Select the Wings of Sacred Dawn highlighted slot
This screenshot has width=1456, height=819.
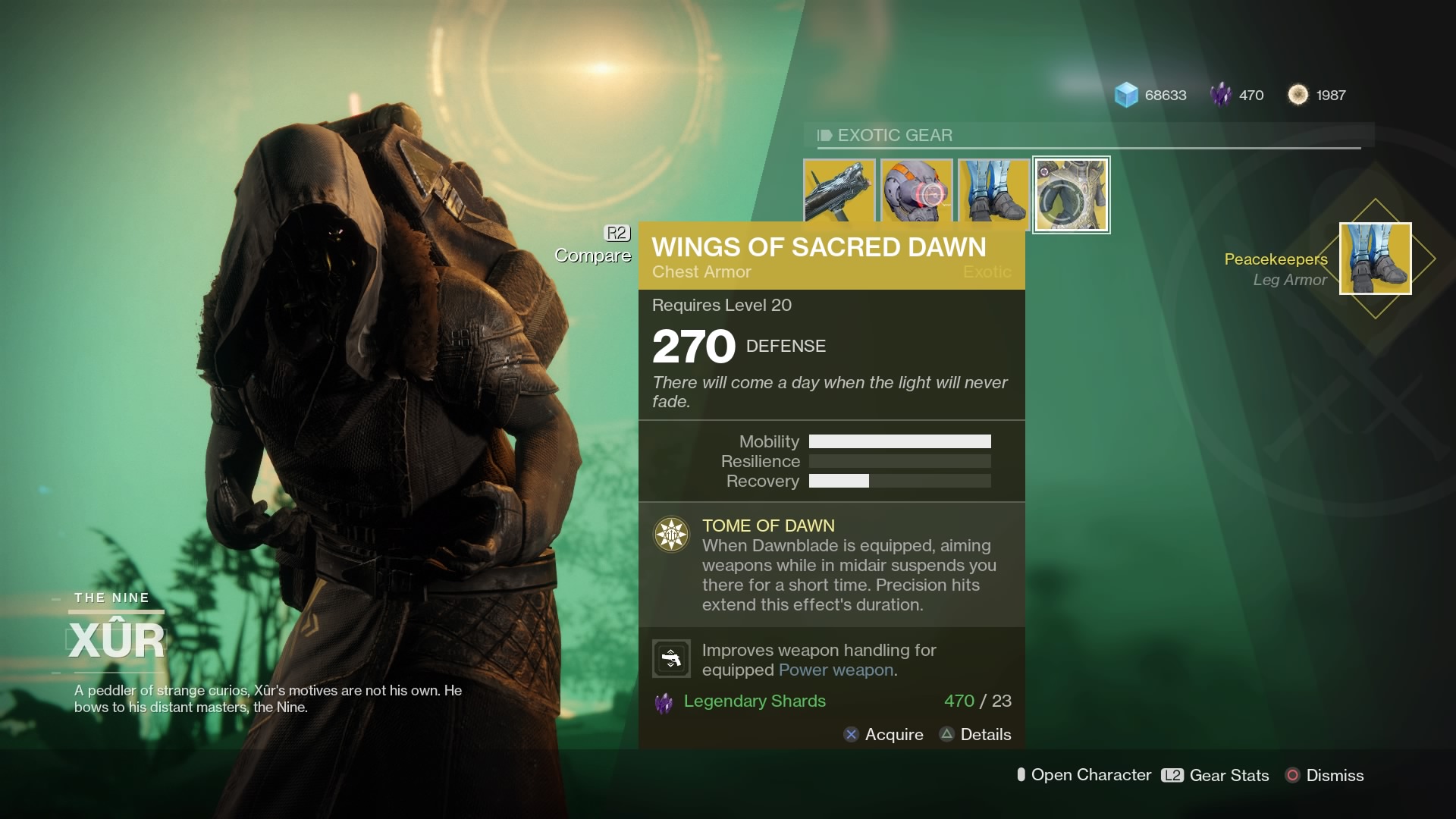pyautogui.click(x=1071, y=194)
